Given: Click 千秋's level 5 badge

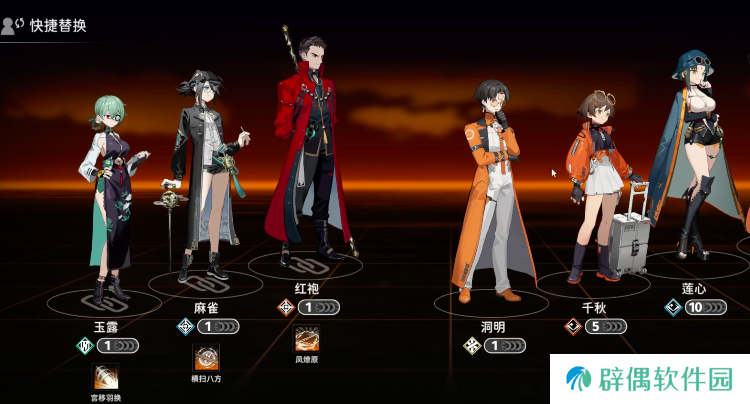Looking at the screenshot, I should 594,326.
